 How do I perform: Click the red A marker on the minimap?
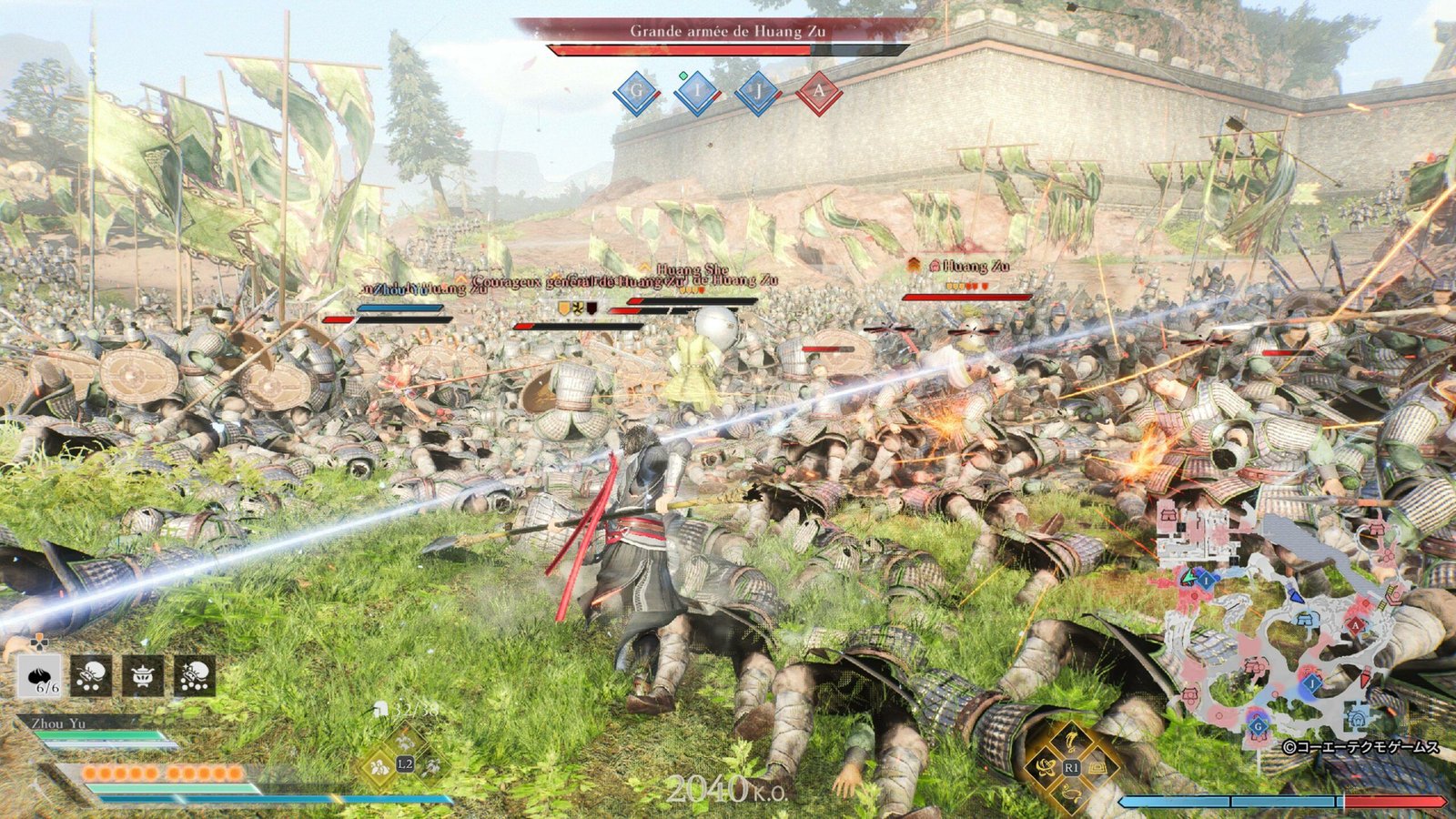click(x=1356, y=625)
